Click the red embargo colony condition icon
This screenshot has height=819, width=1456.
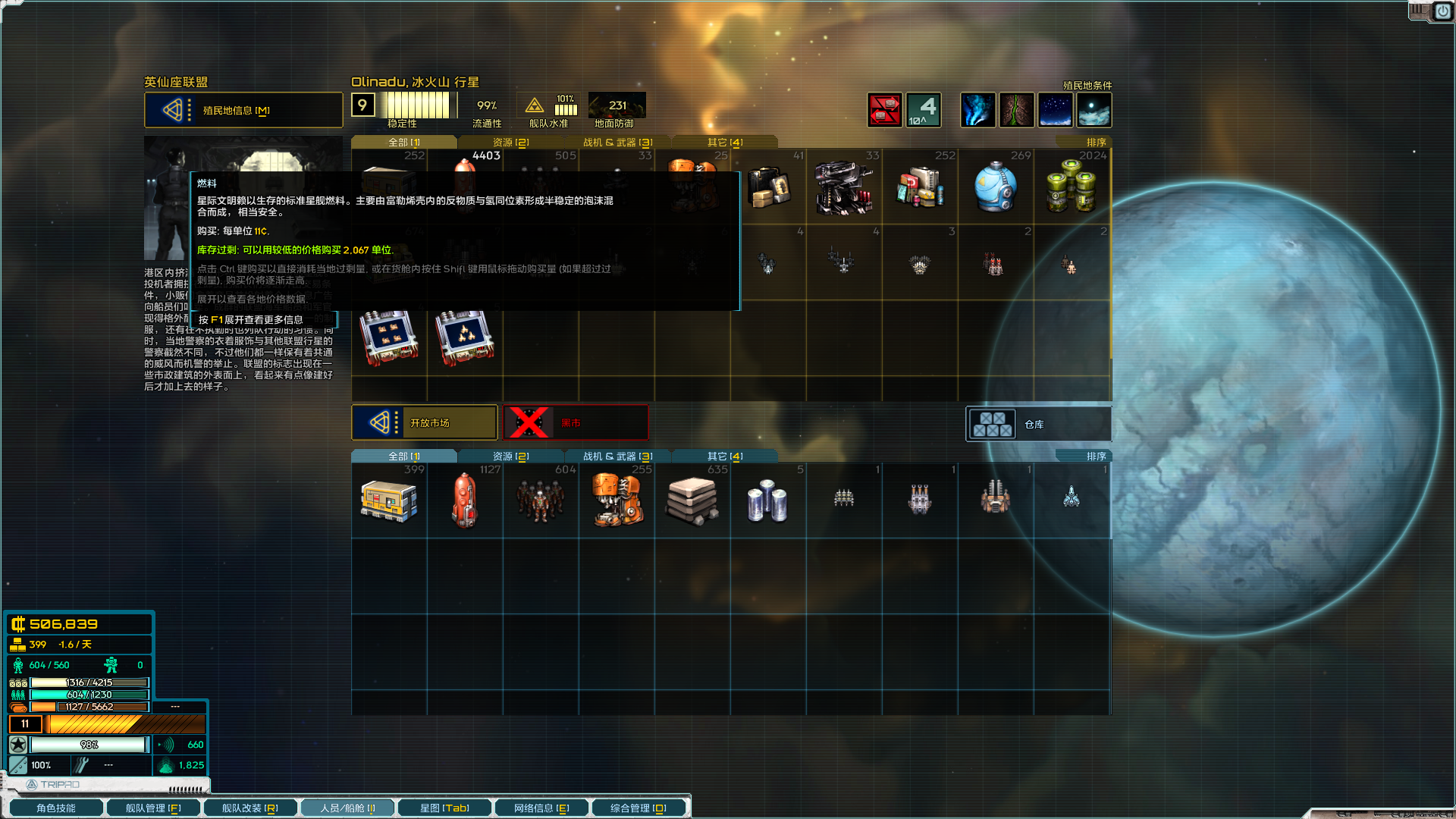[885, 110]
